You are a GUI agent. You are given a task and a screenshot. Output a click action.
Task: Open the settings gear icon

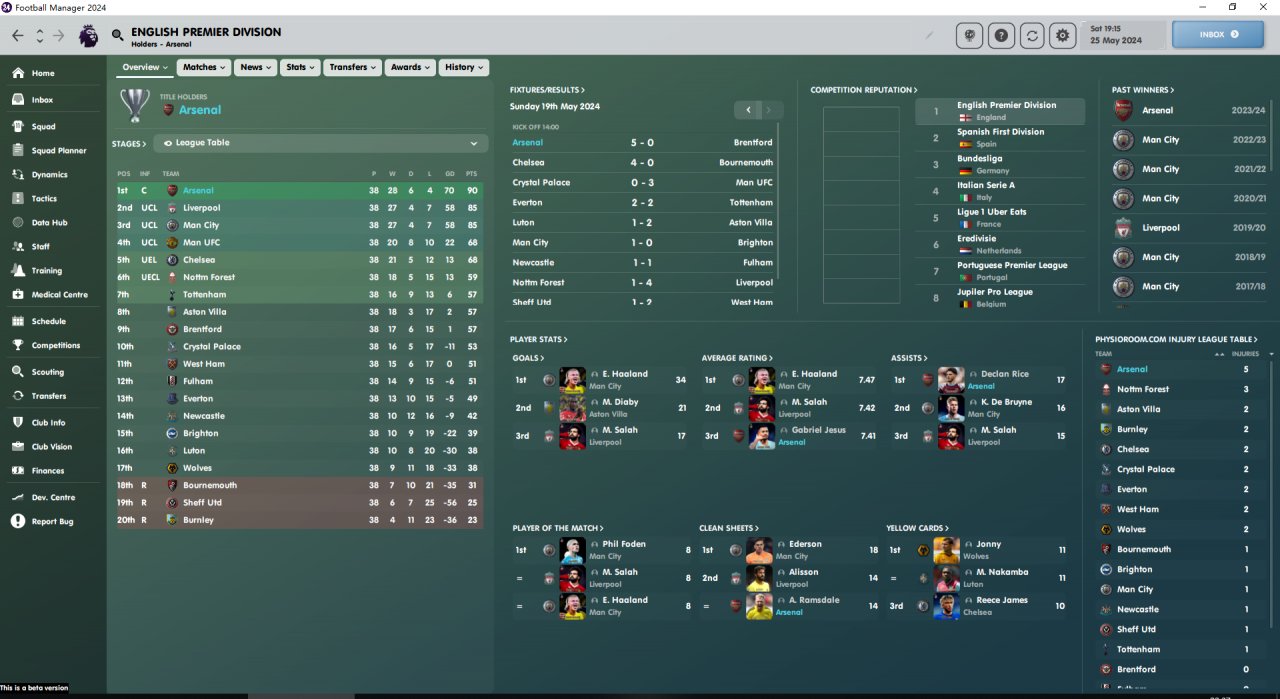click(x=1062, y=35)
